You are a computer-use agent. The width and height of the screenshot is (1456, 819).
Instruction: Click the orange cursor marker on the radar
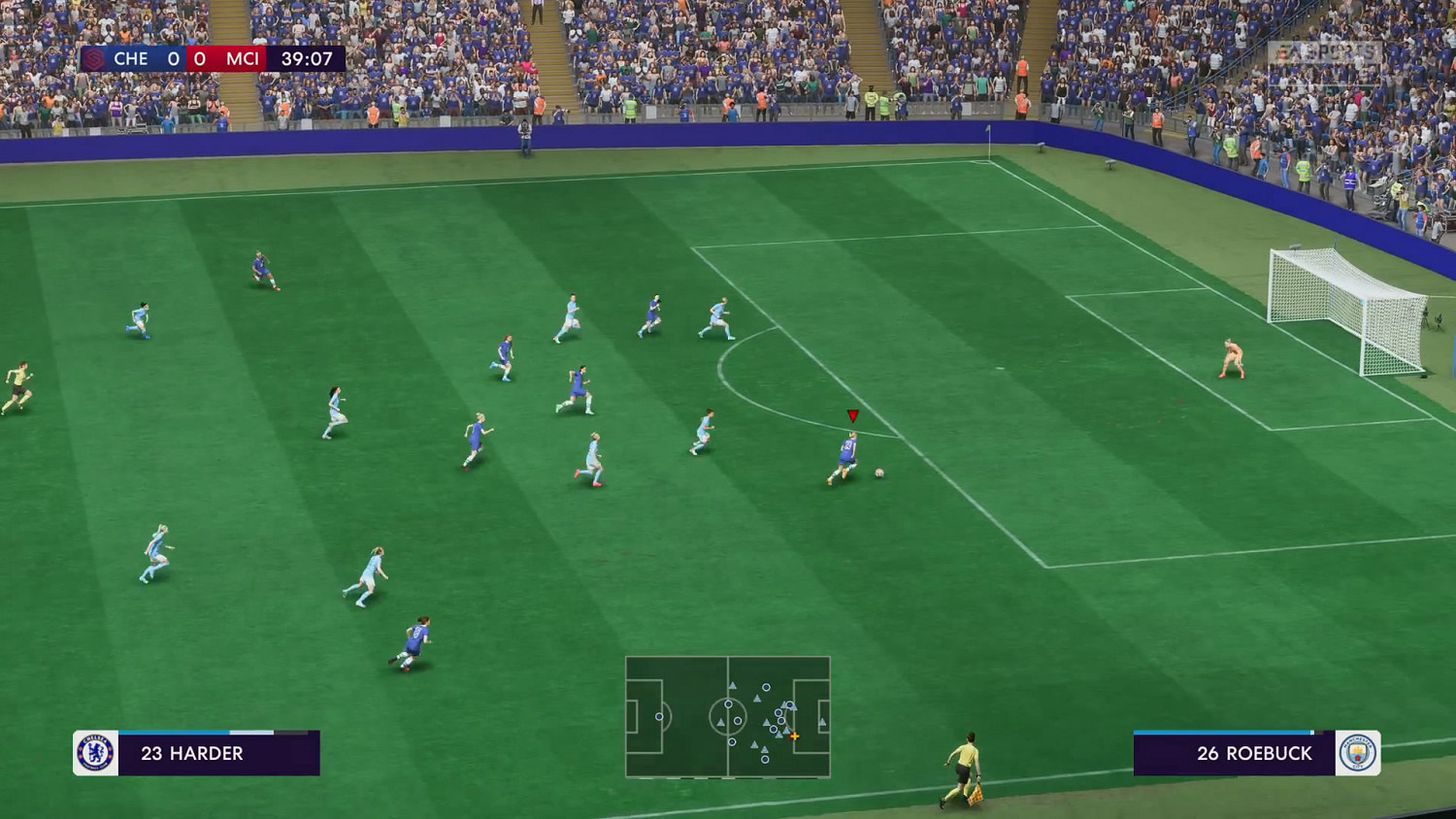pyautogui.click(x=794, y=736)
